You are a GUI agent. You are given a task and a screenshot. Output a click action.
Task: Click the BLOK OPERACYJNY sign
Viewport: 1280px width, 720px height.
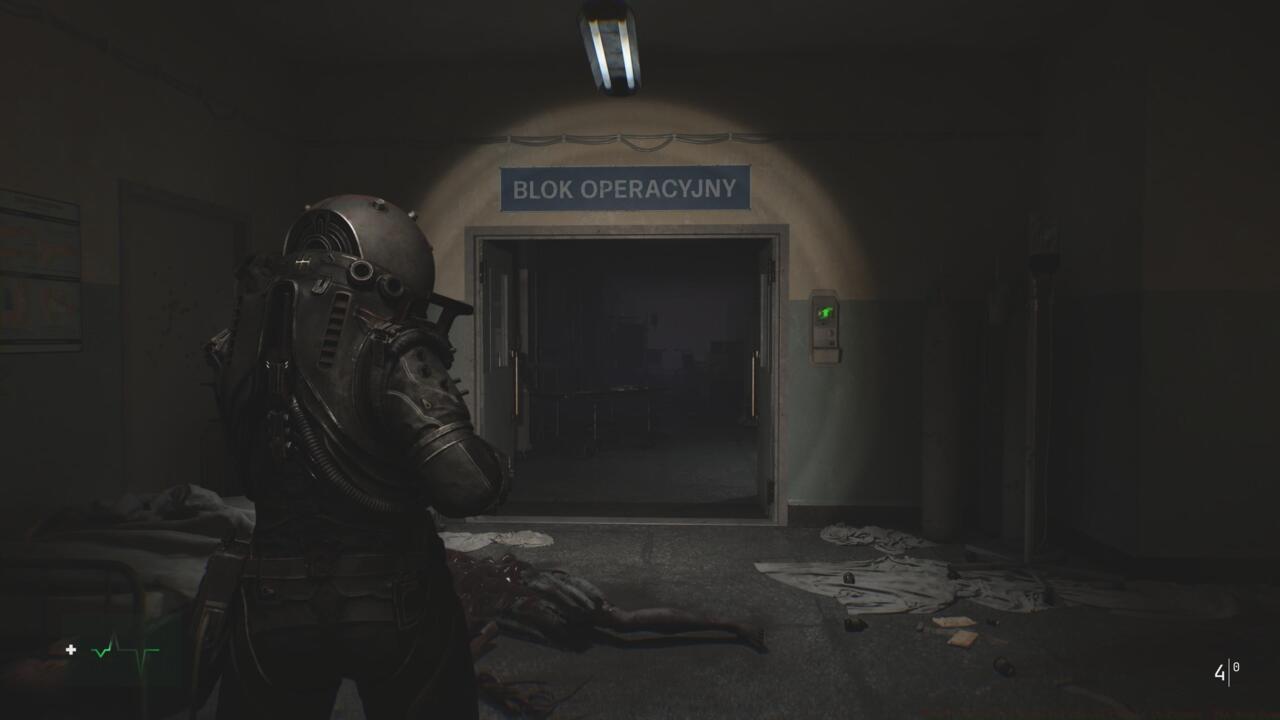(x=627, y=187)
